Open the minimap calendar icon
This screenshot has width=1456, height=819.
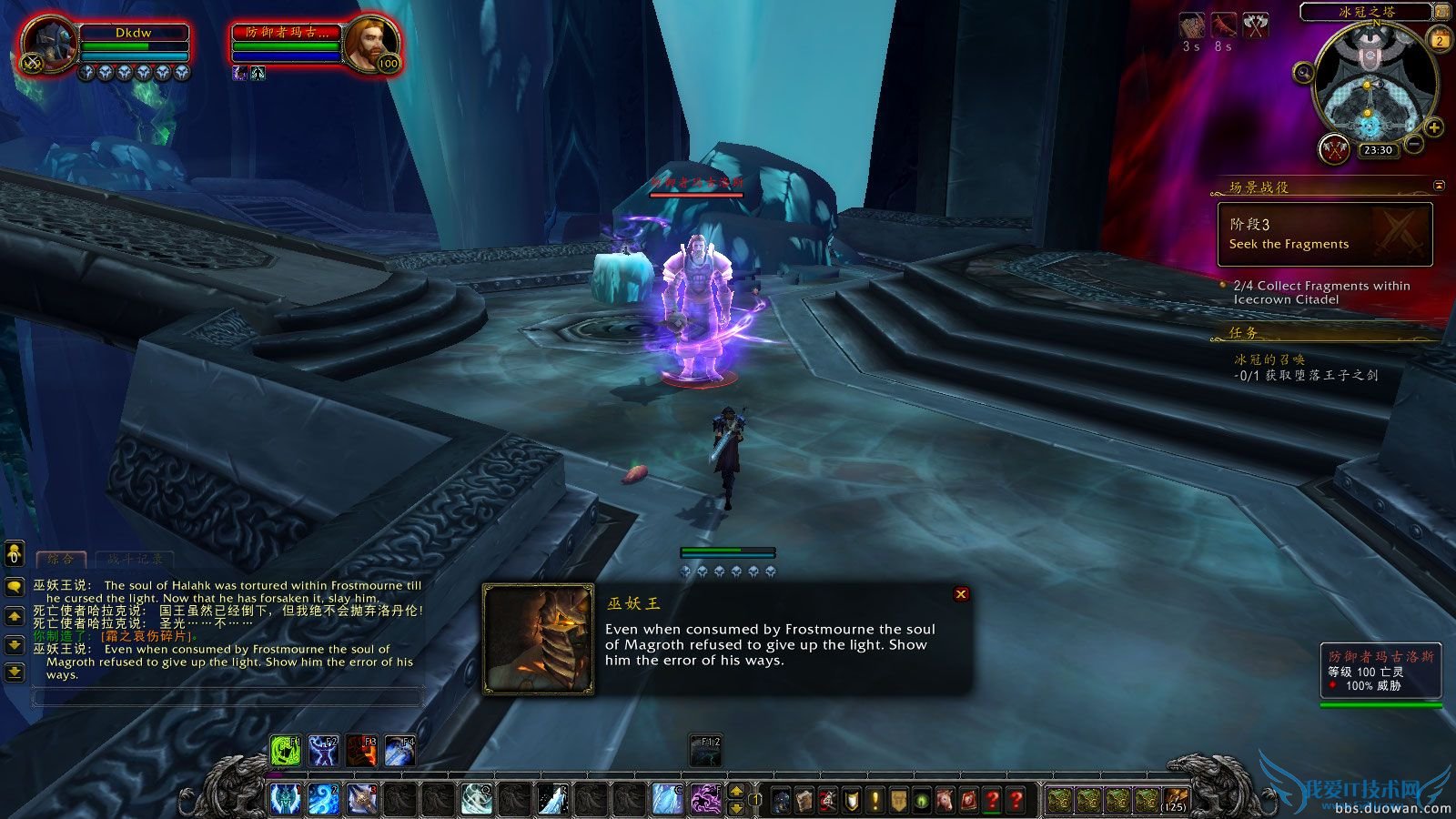(x=1440, y=39)
